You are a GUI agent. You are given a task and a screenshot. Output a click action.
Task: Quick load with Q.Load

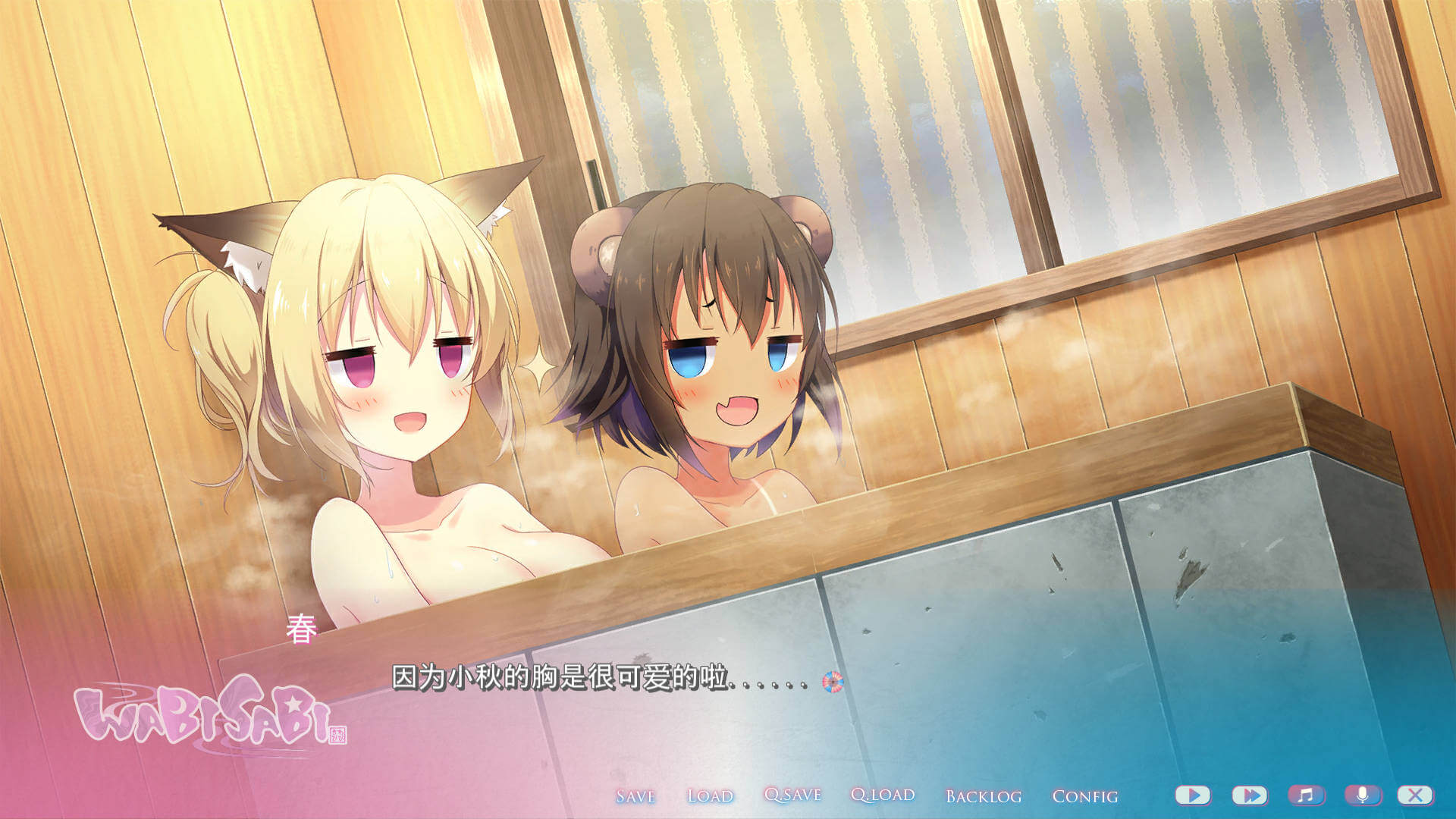(883, 795)
